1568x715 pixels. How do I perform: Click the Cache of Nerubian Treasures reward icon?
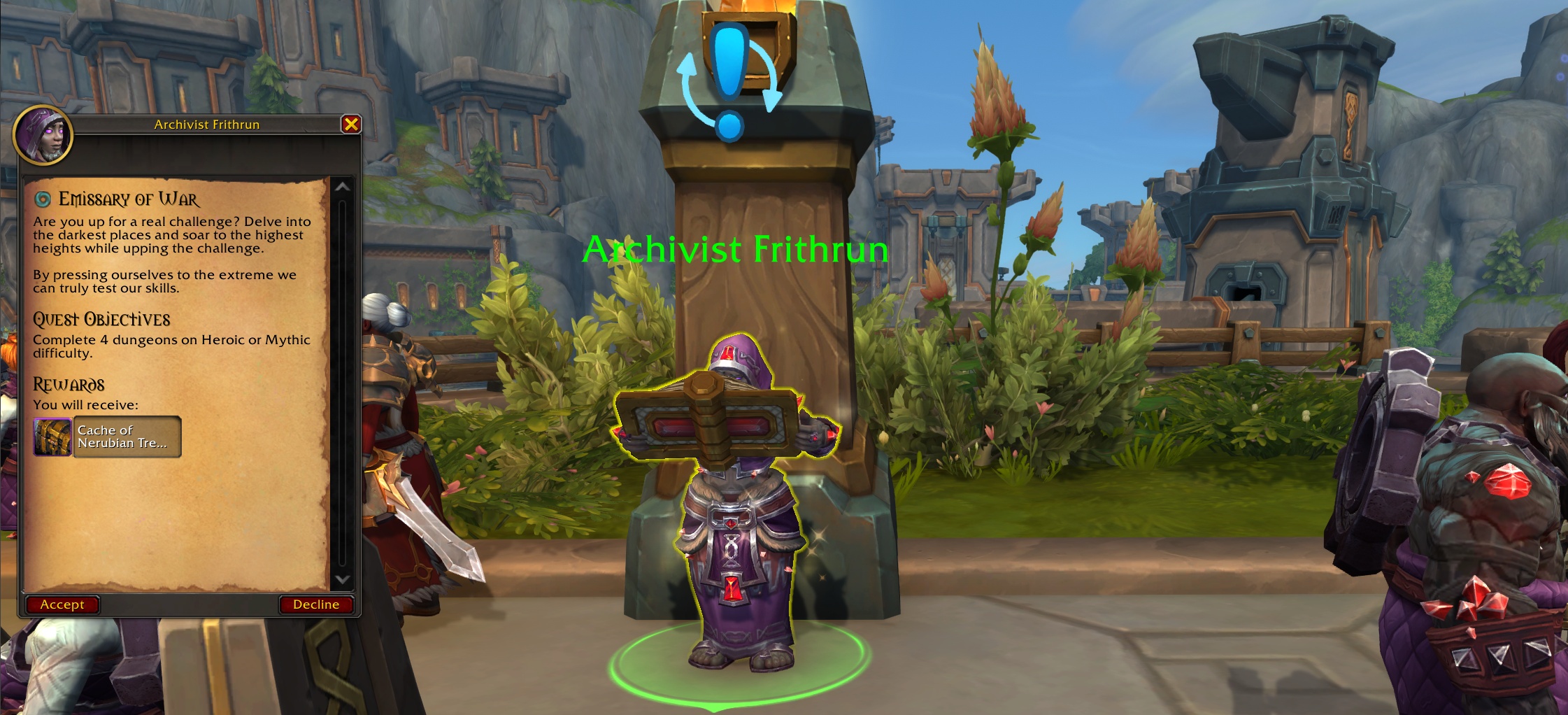point(52,437)
